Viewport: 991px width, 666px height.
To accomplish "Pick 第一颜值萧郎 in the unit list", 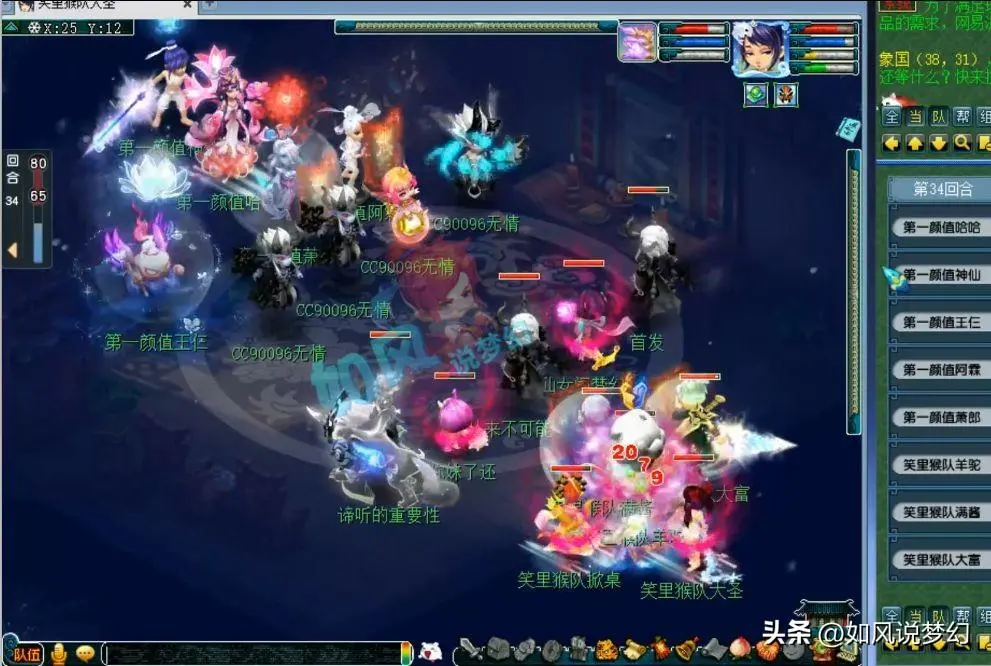I will pyautogui.click(x=941, y=417).
